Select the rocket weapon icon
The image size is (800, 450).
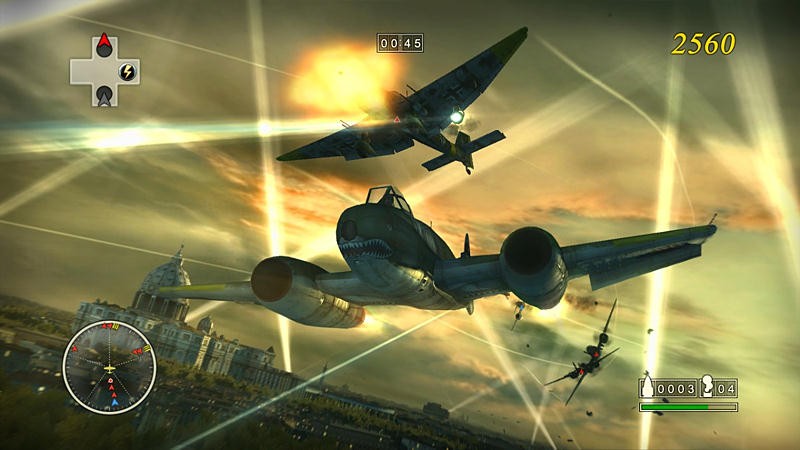point(650,388)
